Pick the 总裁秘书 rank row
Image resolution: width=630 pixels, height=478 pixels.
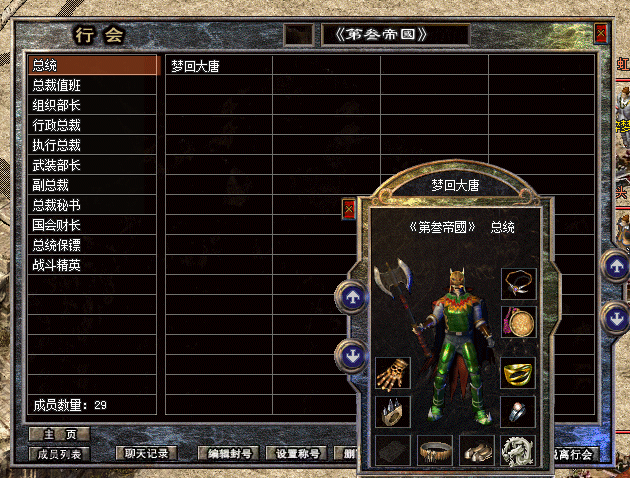pos(92,206)
